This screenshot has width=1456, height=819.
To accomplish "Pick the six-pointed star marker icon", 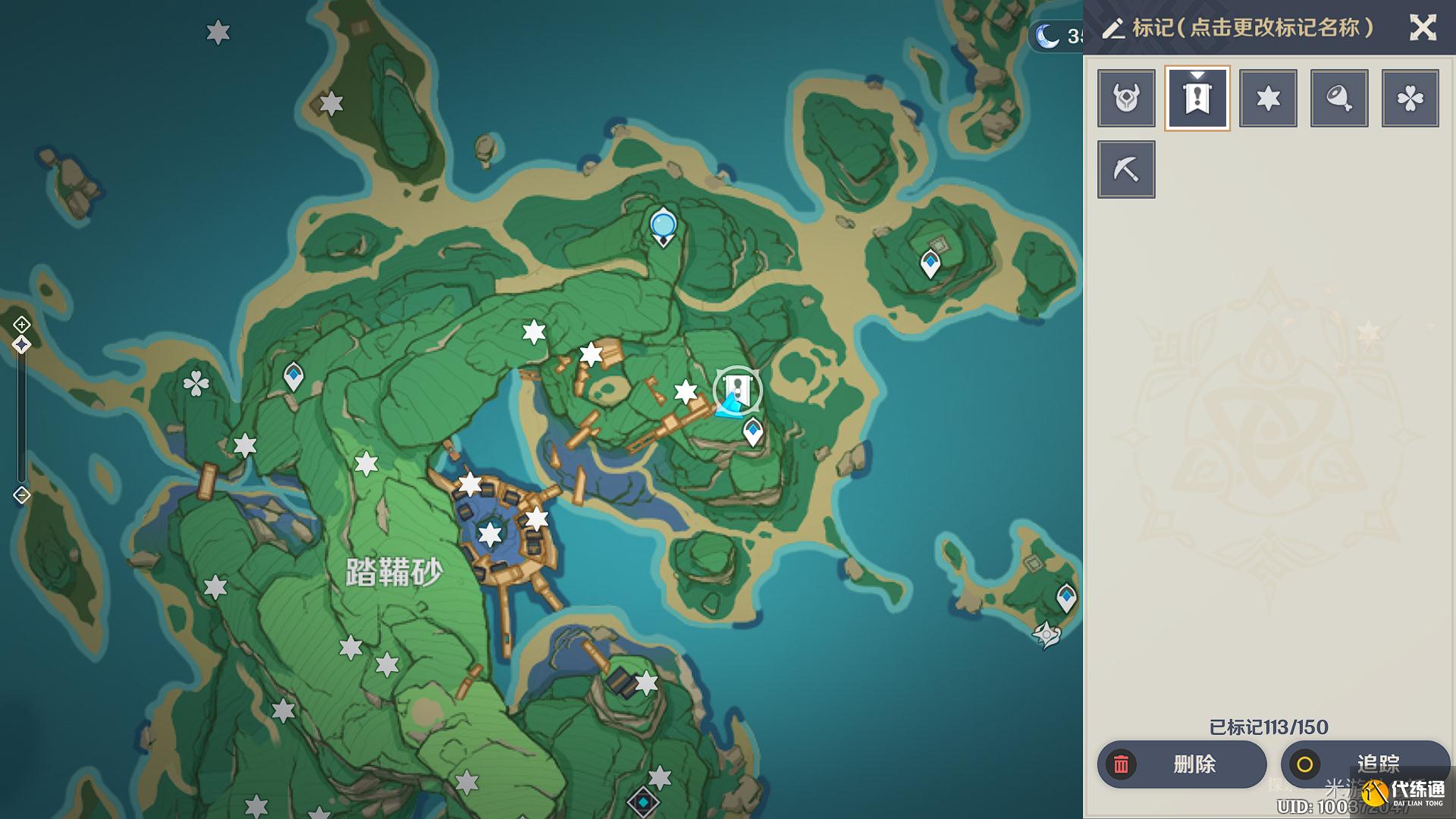I will coord(1268,99).
